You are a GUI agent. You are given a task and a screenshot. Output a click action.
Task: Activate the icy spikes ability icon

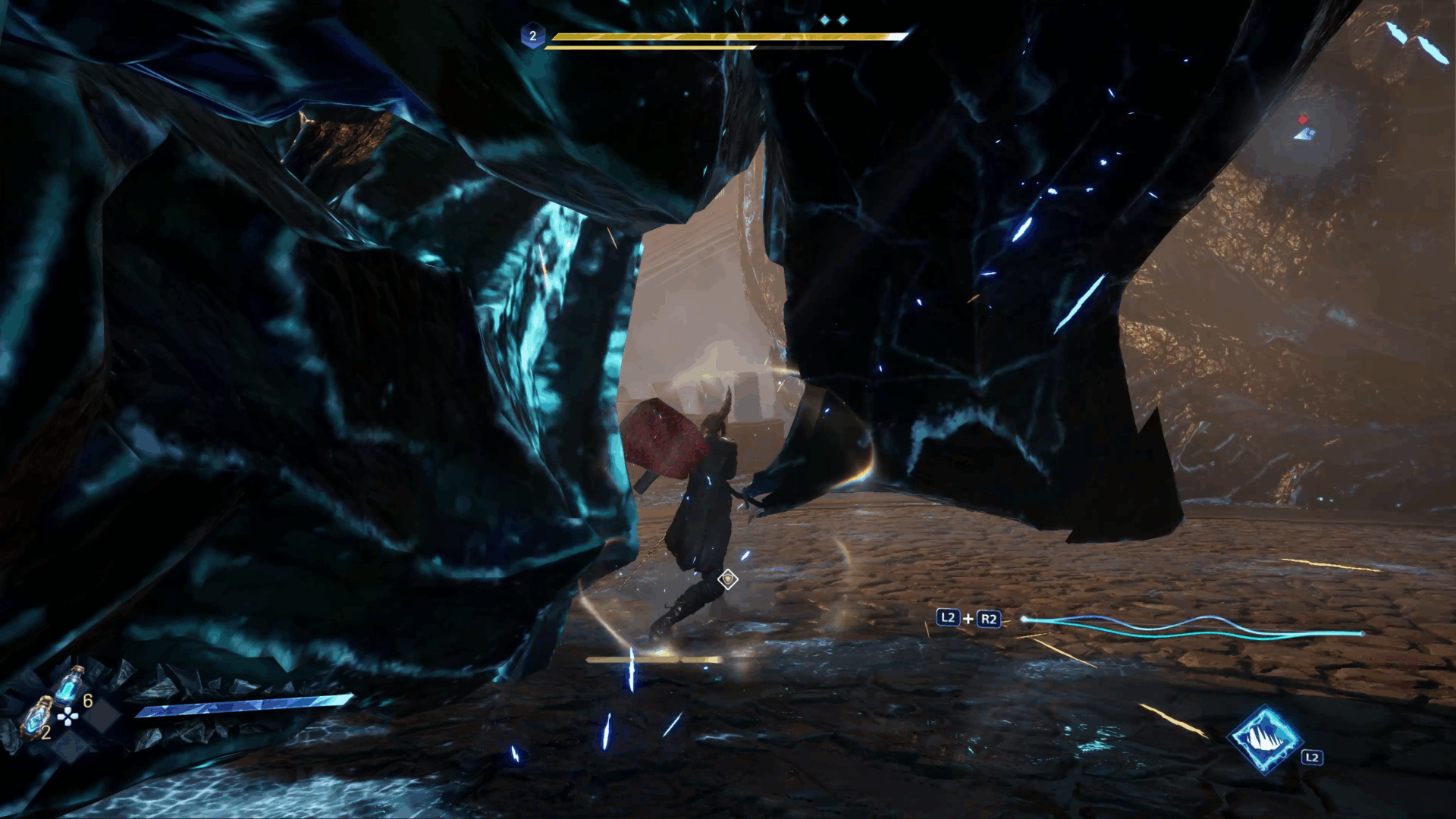[x=1264, y=739]
